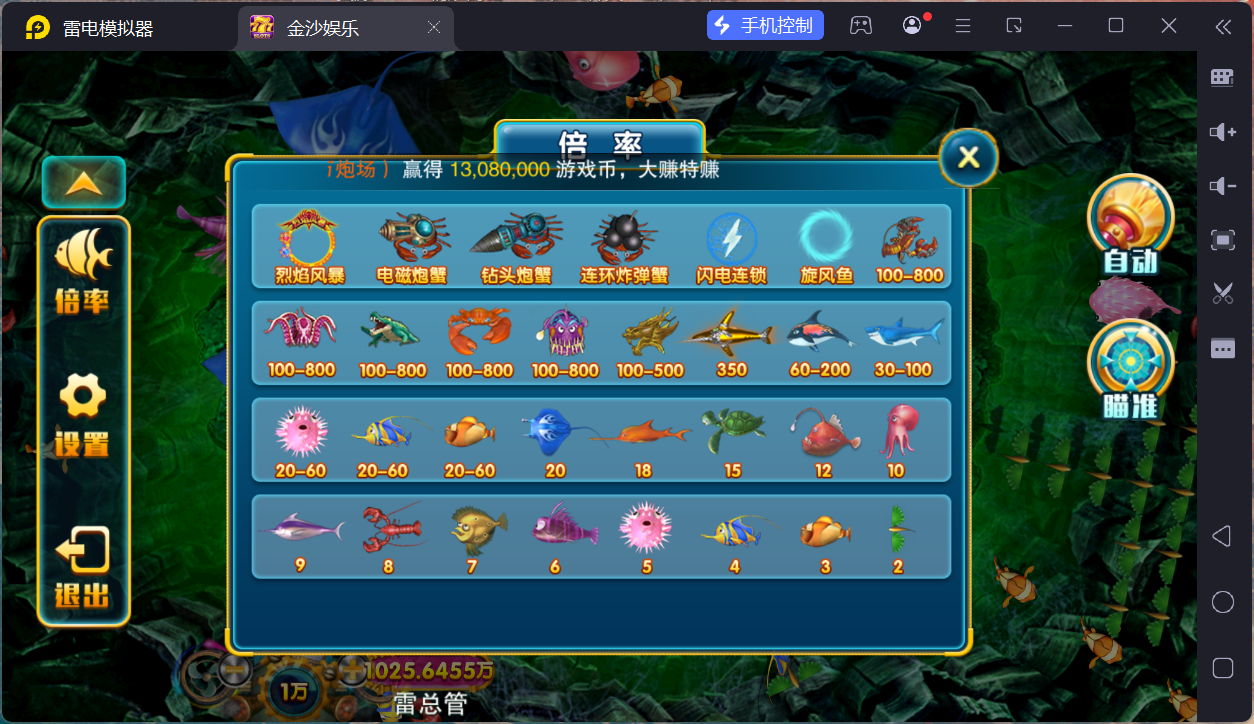Collapse the side menu with the up arrow
The image size is (1254, 724).
pyautogui.click(x=84, y=183)
